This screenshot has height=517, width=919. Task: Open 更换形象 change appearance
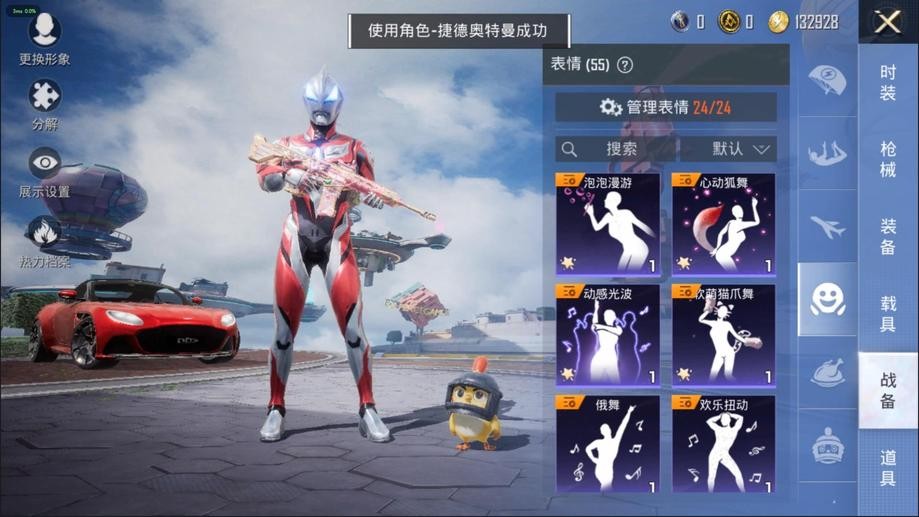coord(44,38)
